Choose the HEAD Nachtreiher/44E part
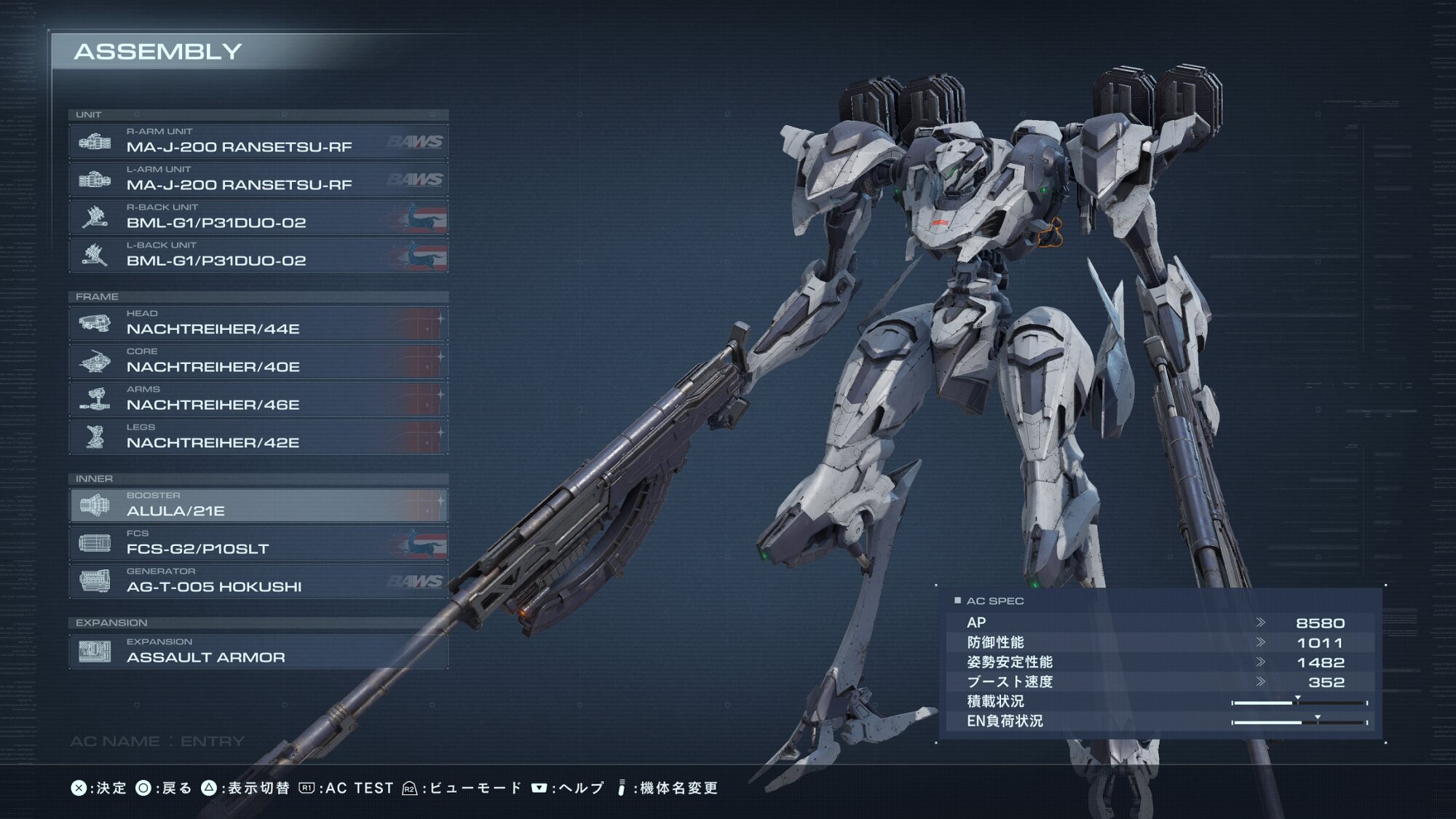 [x=258, y=324]
